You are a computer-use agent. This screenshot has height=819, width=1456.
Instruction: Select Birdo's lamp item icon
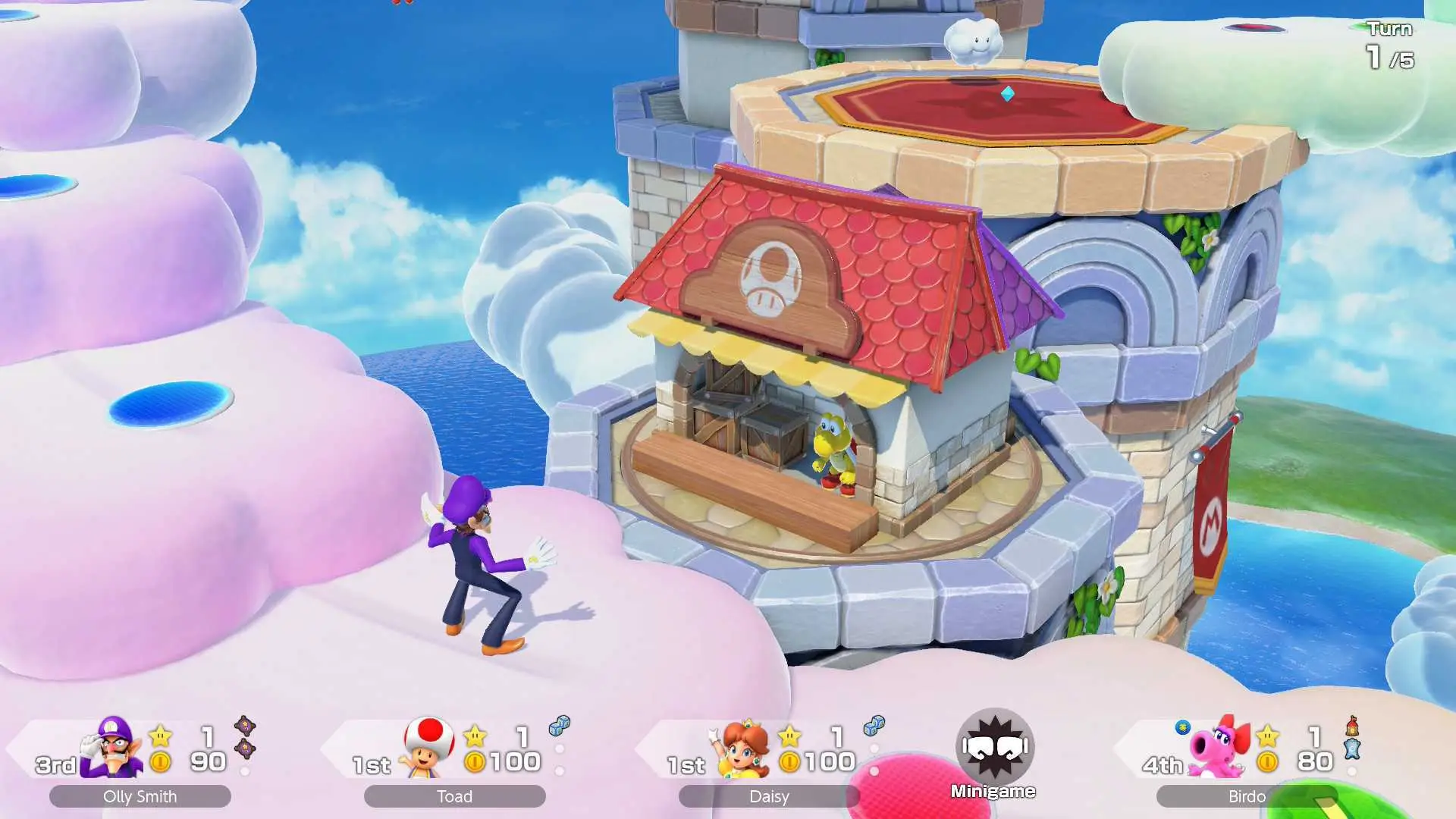pos(1352,726)
